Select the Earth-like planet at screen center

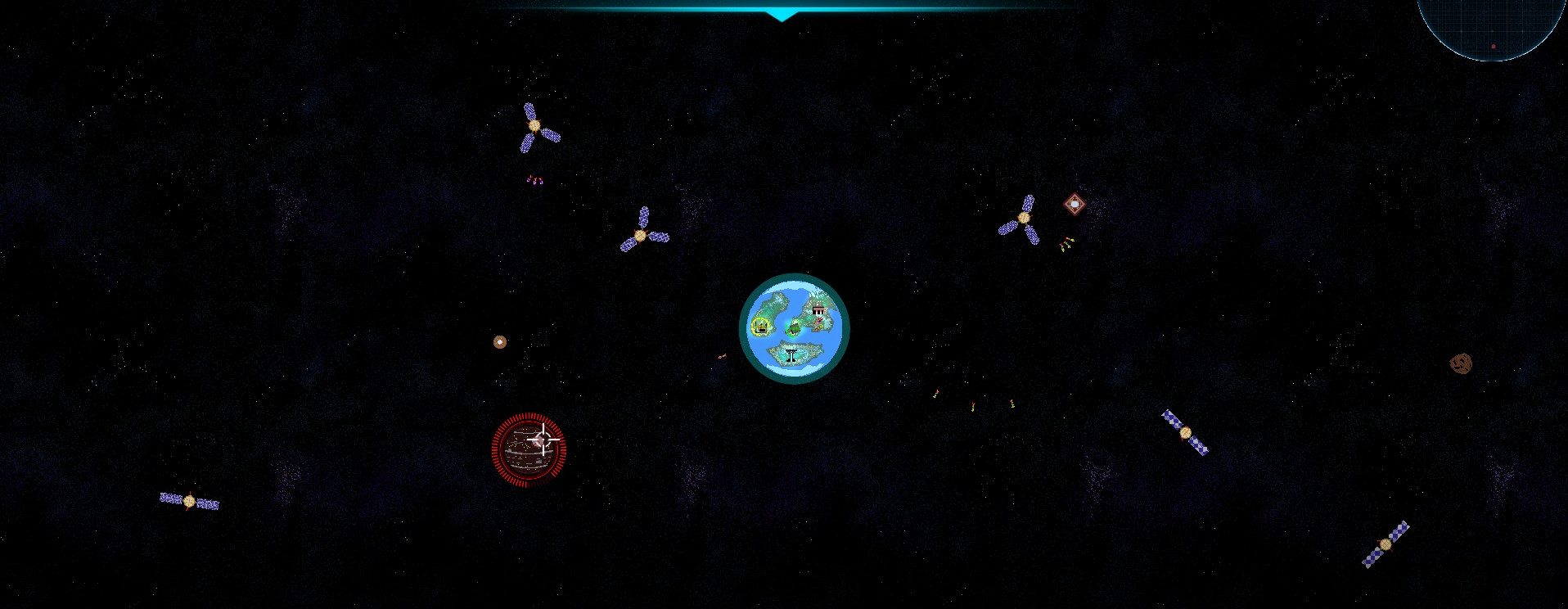tap(794, 329)
